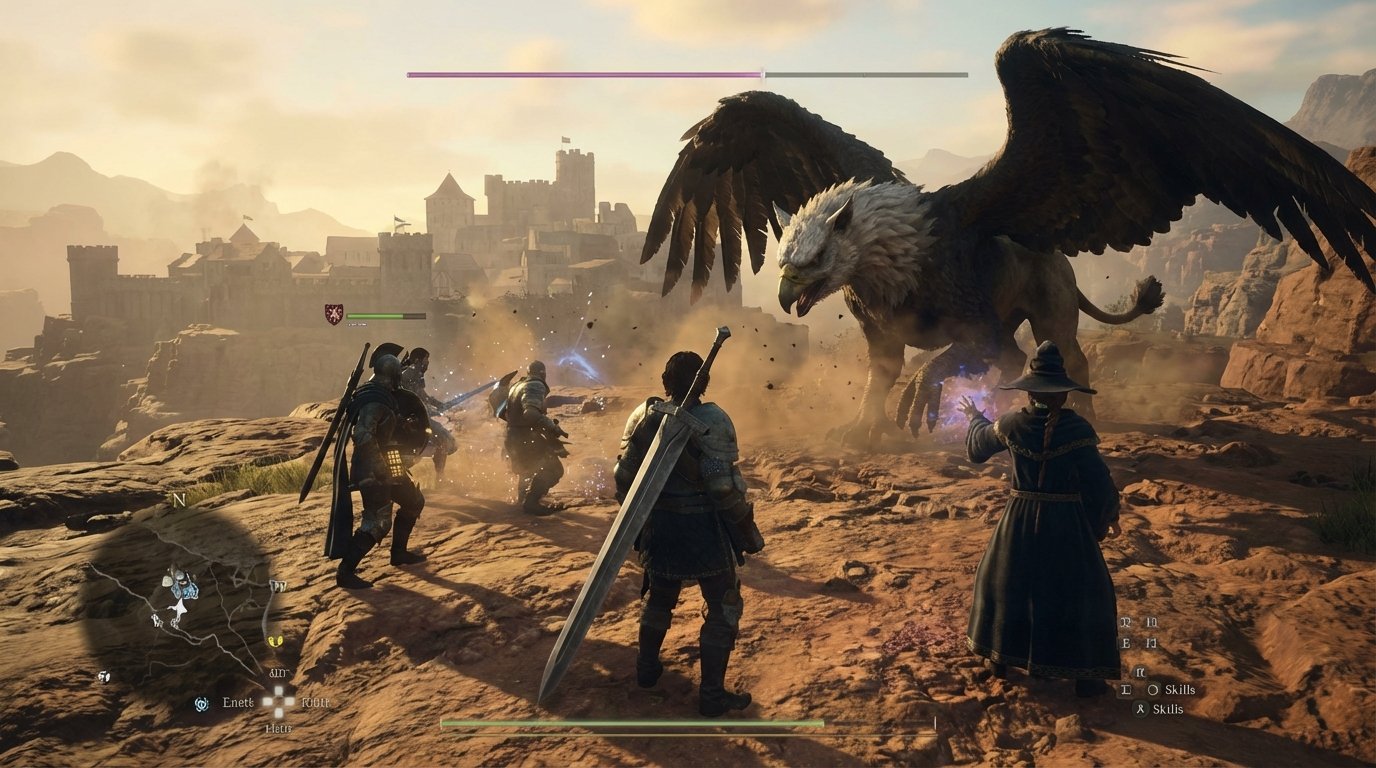Select the yellow quest marker on the minimap
Viewport: 1376px width, 768px height.
coord(274,641)
